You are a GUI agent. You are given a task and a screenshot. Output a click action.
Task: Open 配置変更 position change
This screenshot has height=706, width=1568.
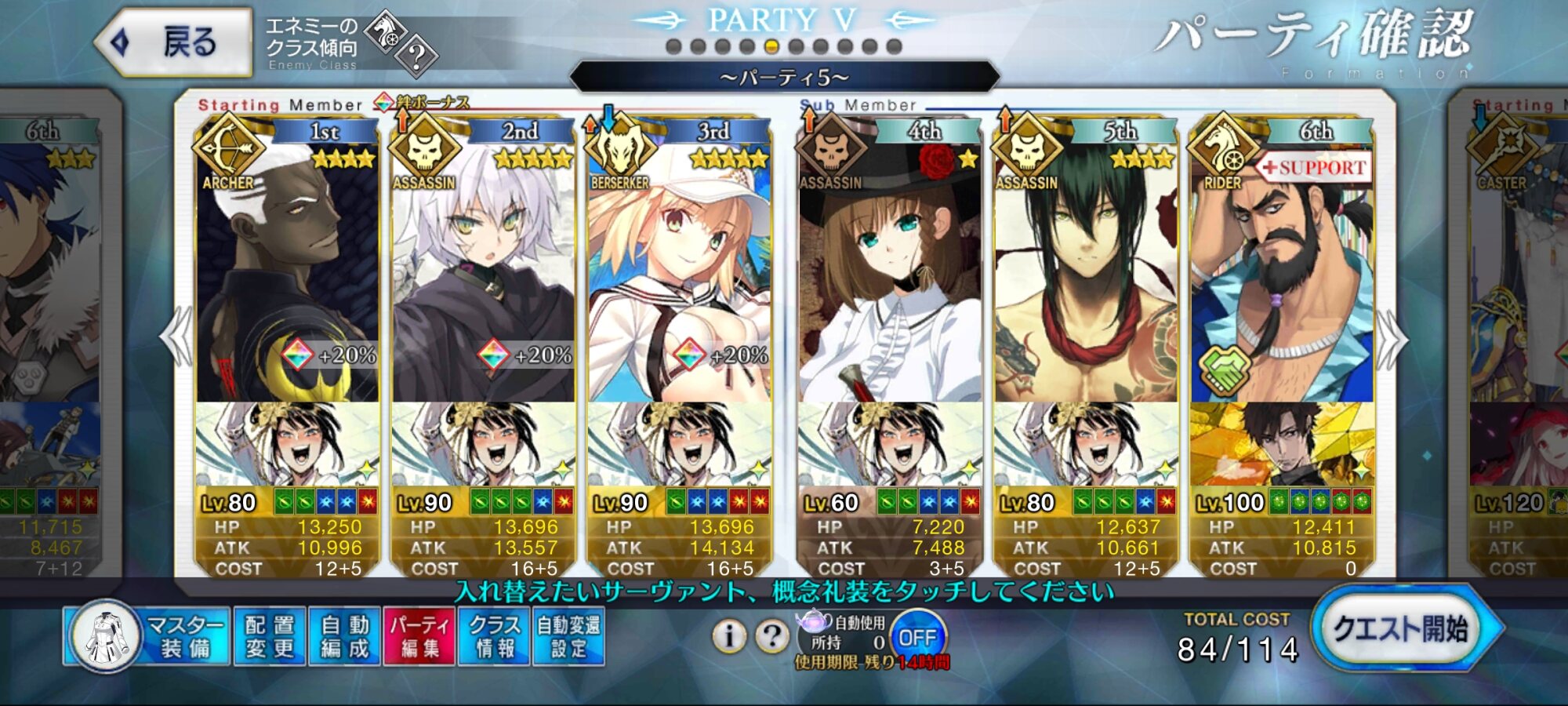pos(269,636)
